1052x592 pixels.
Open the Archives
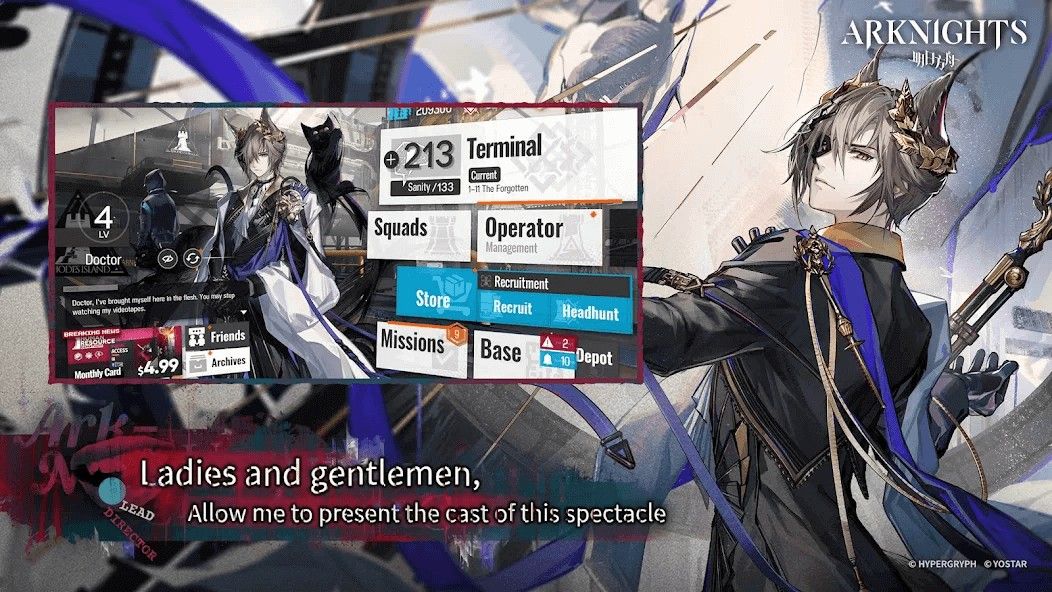216,362
